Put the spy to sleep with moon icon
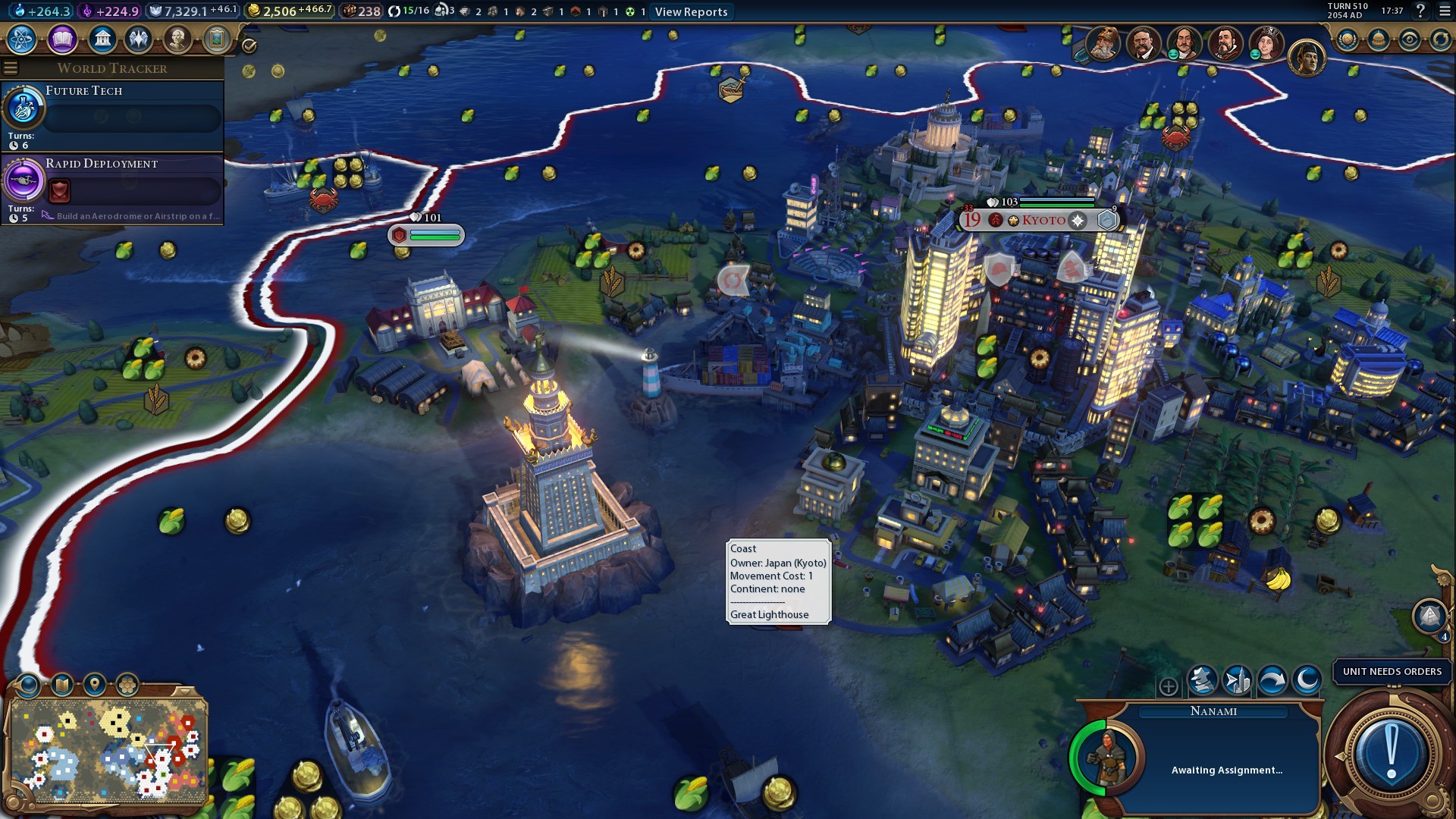The image size is (1456, 819). [1307, 680]
